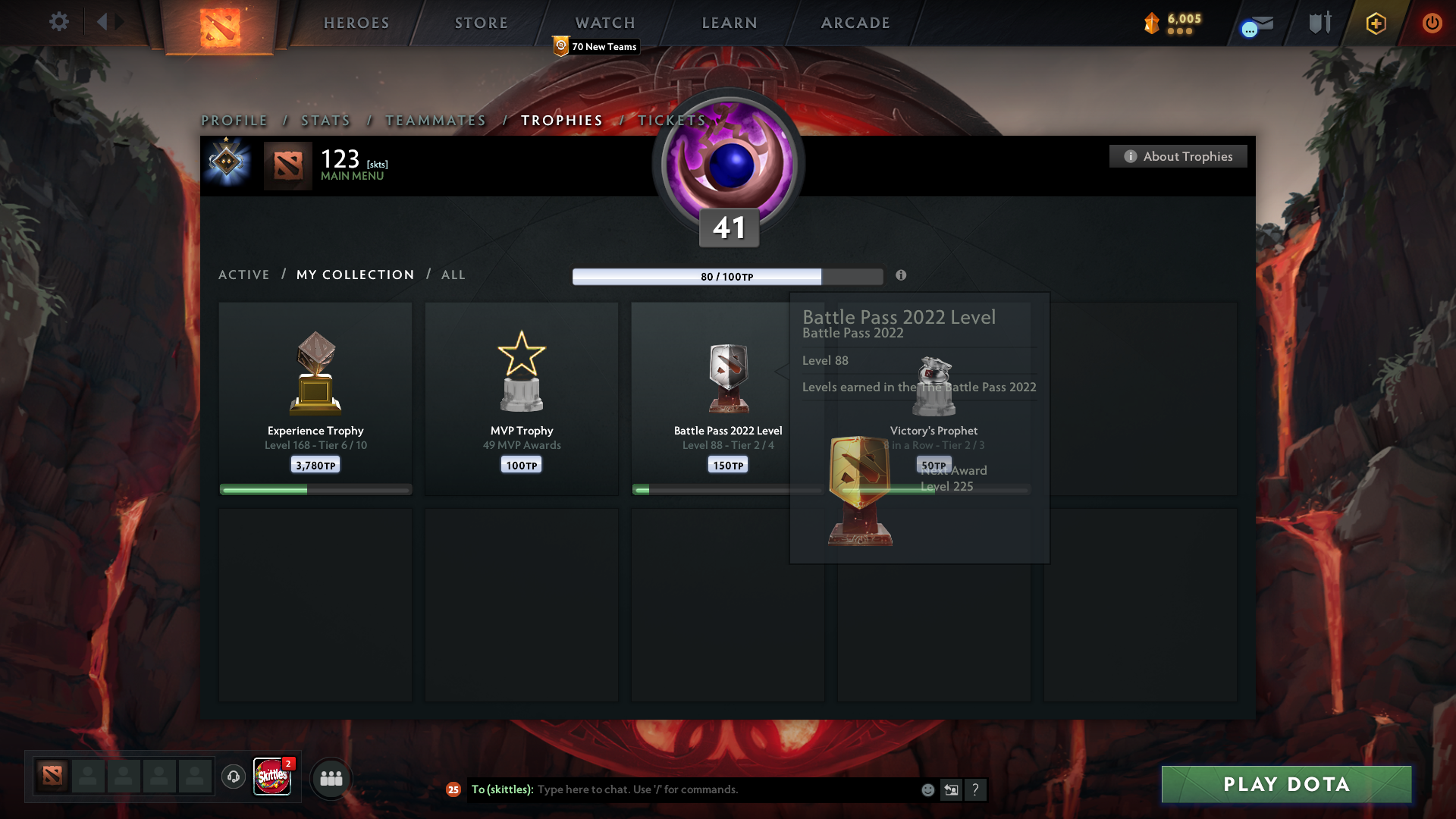Switch on the Active trophies filter
1456x819 pixels.
(x=243, y=275)
